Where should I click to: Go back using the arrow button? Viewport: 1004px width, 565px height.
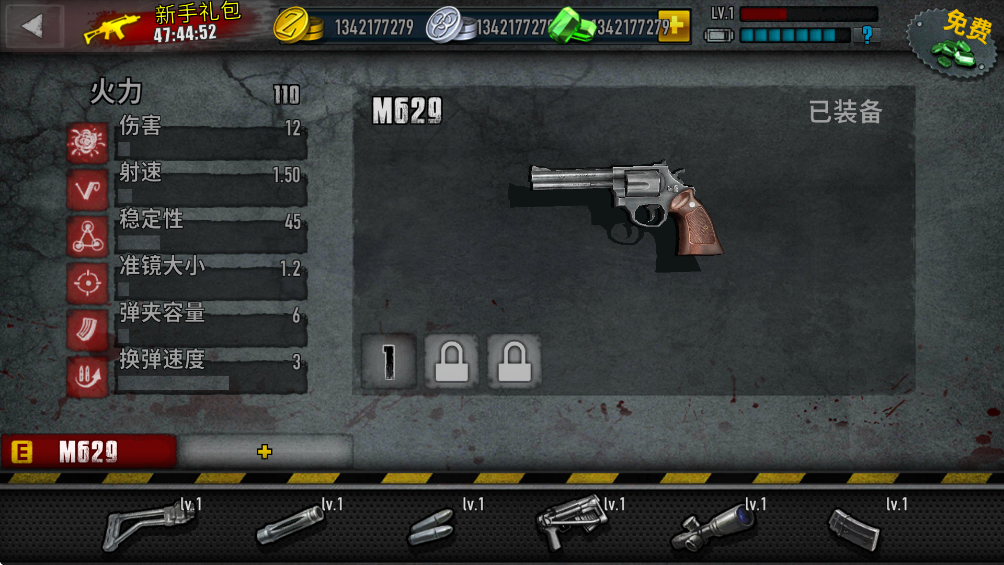(x=33, y=26)
